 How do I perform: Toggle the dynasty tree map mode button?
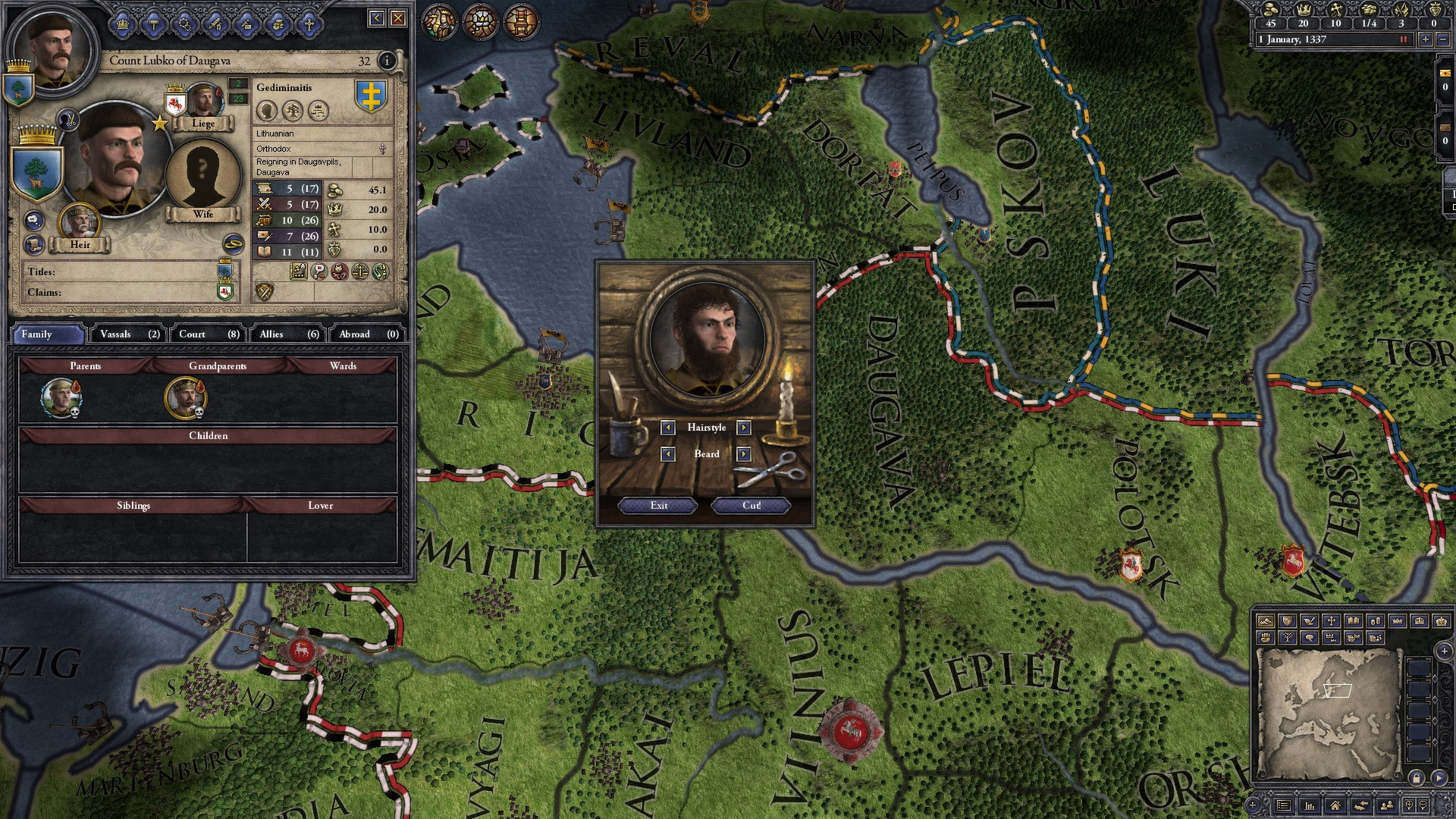(1288, 637)
